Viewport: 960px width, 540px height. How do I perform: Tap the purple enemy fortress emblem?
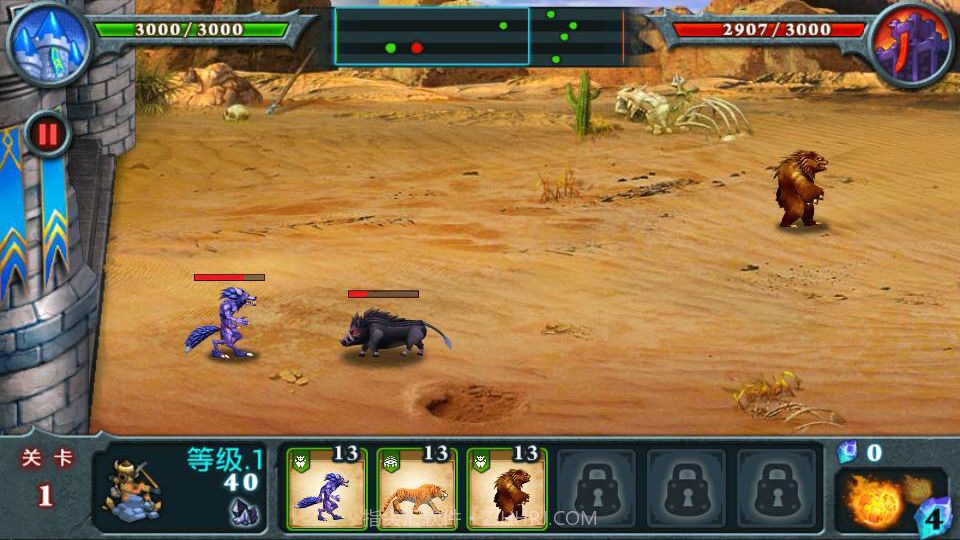[912, 43]
